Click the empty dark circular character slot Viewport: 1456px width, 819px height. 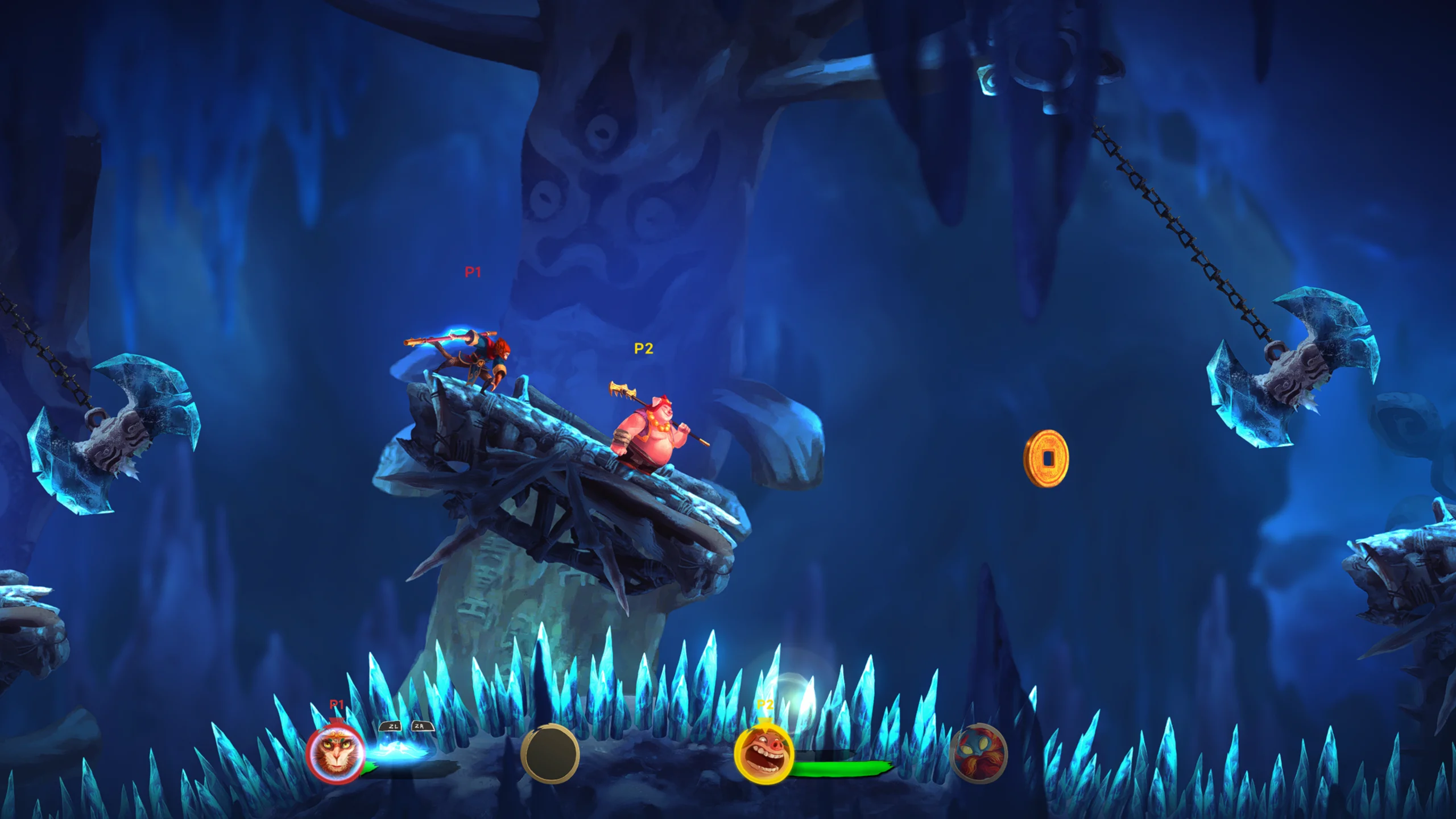pos(550,754)
